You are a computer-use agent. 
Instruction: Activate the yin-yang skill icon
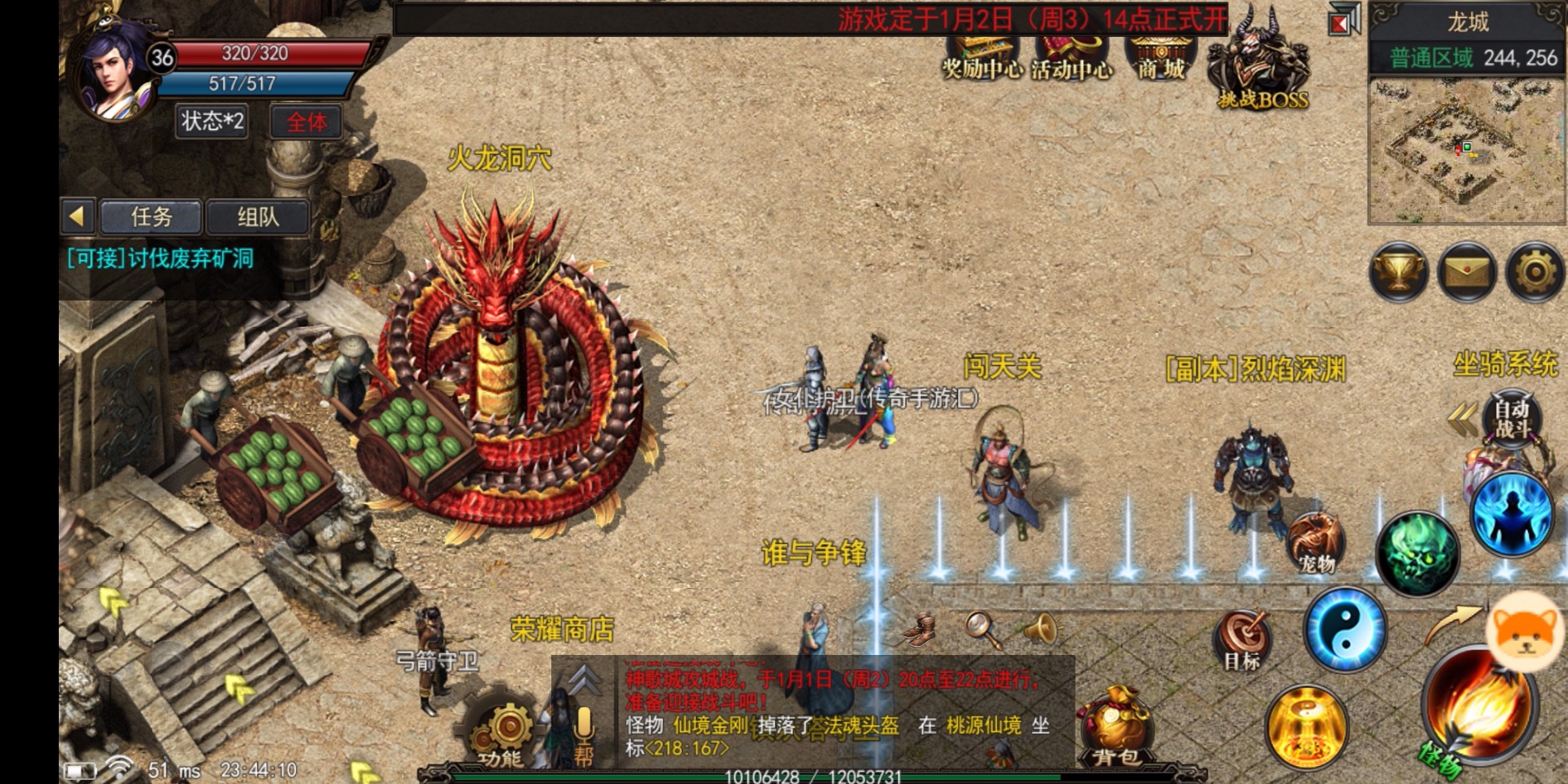pyautogui.click(x=1345, y=630)
